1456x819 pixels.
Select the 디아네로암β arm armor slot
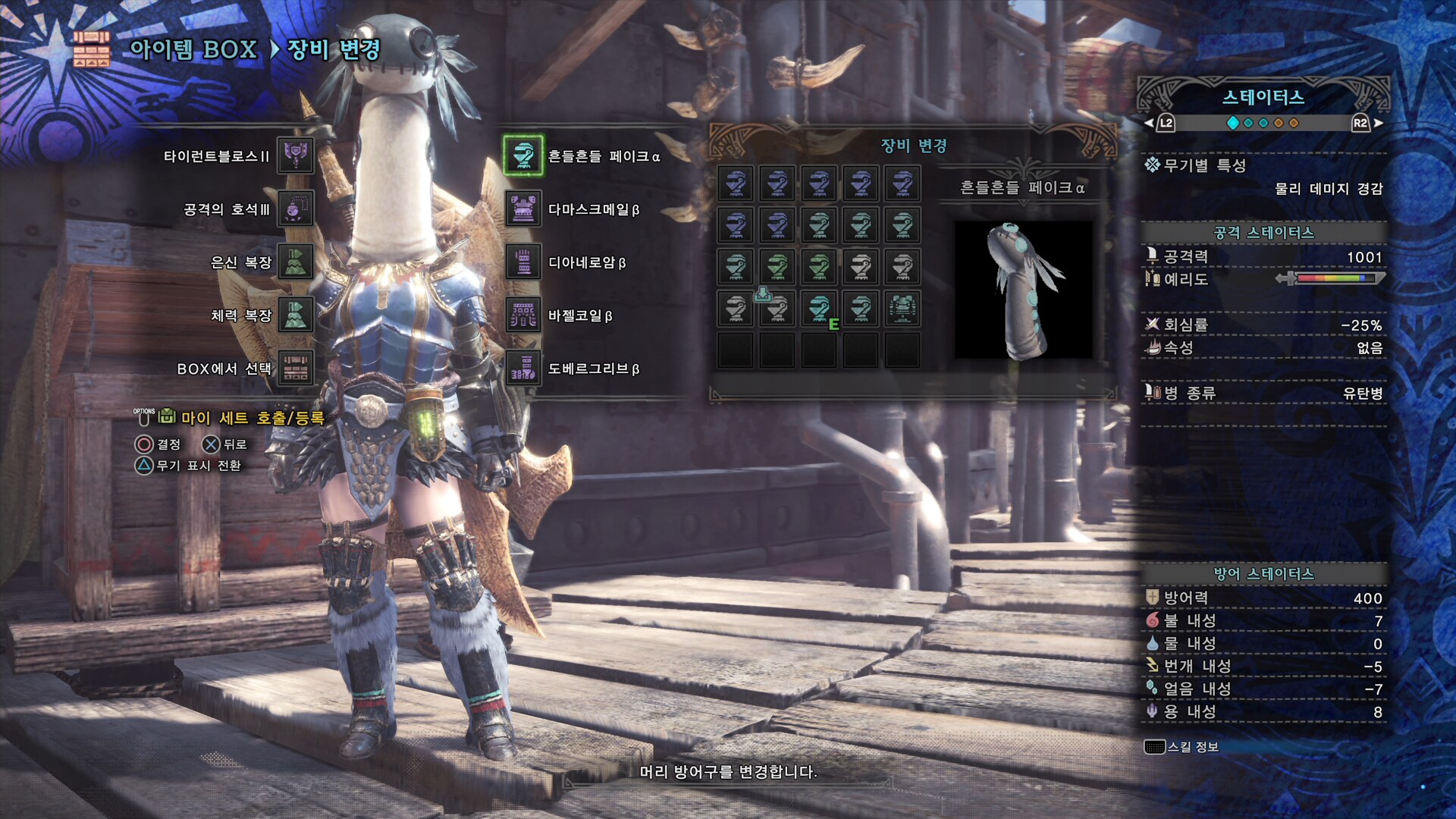coord(523,262)
